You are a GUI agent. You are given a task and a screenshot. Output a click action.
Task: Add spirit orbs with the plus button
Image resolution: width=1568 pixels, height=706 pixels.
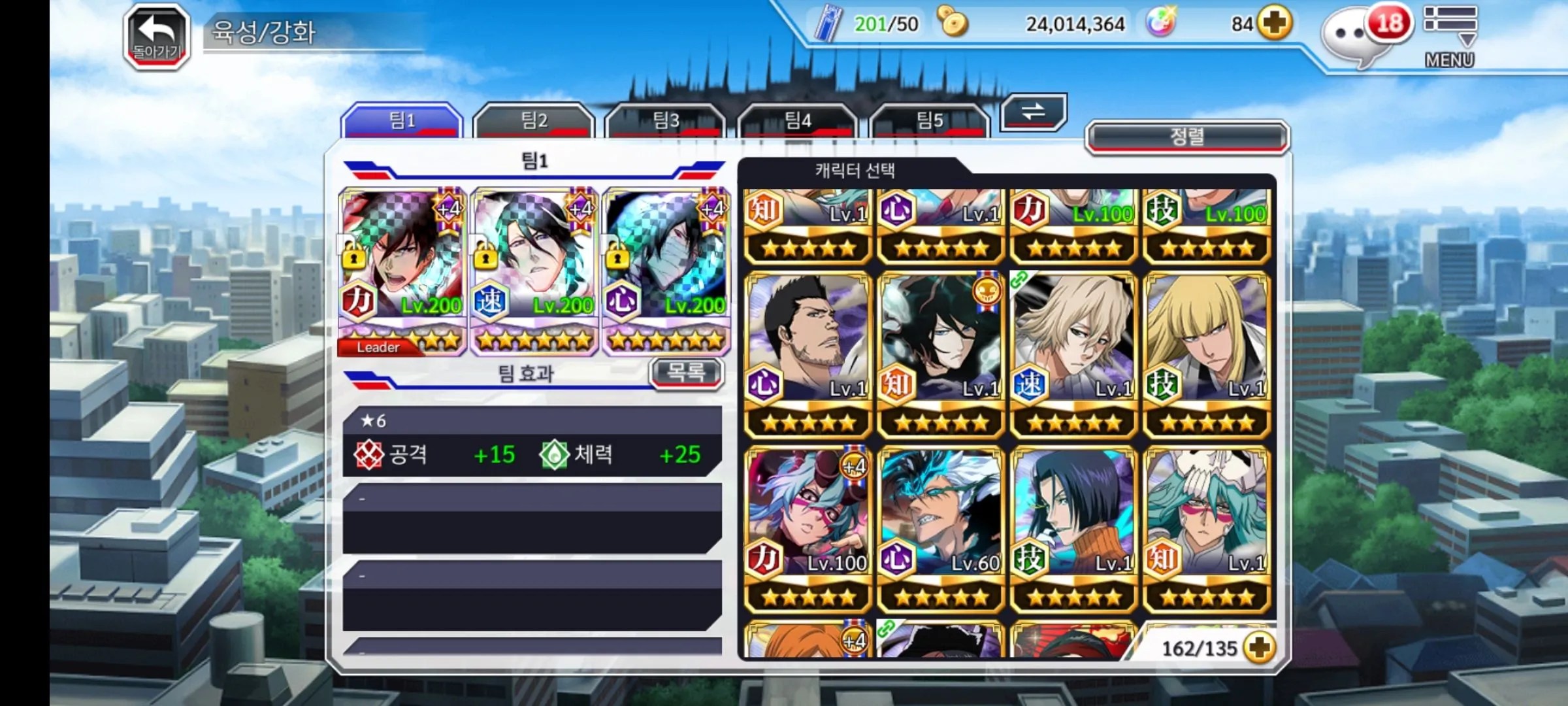point(1275,24)
